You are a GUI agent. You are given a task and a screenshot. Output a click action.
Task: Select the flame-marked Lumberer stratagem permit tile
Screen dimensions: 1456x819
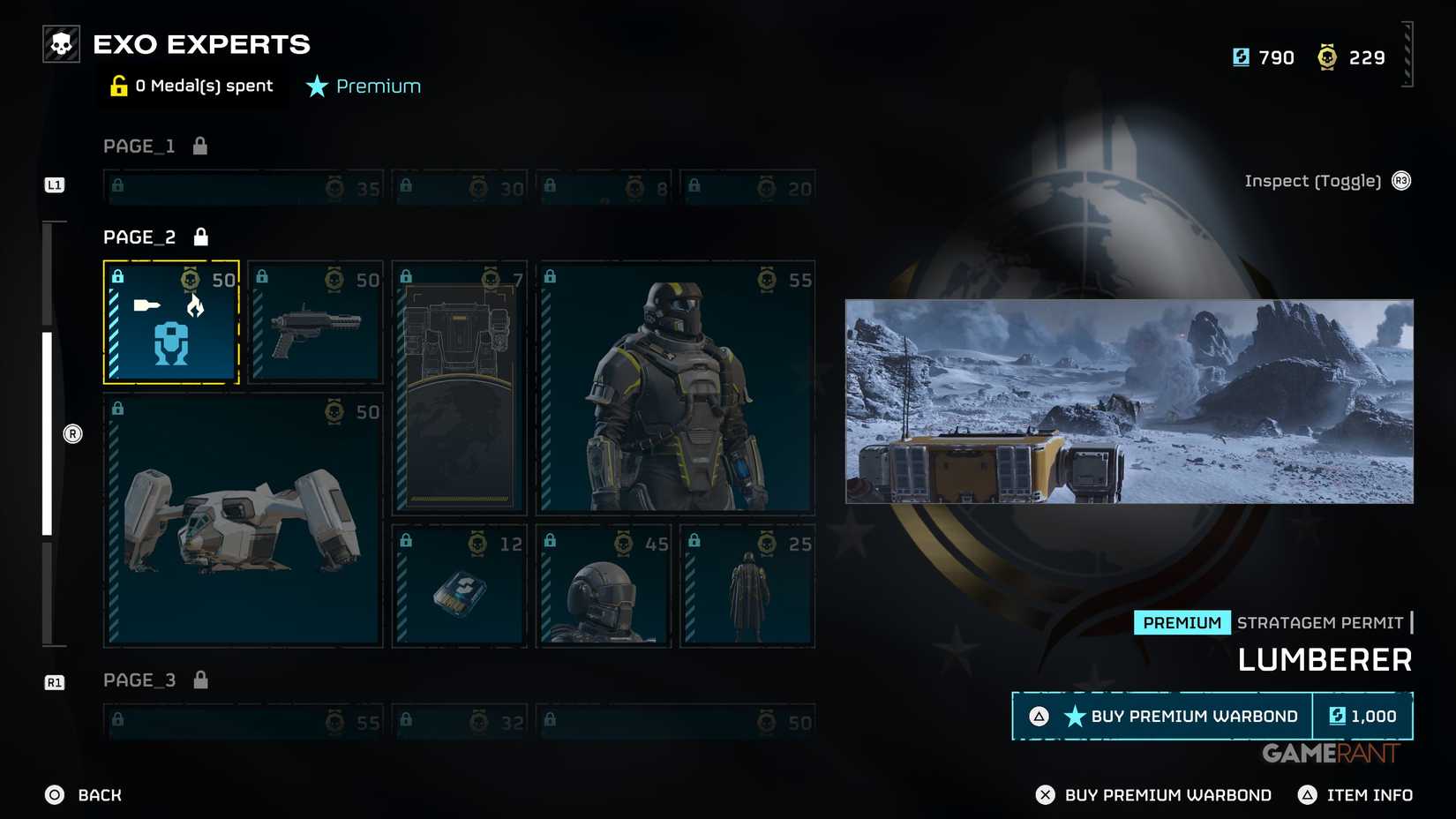(x=171, y=322)
